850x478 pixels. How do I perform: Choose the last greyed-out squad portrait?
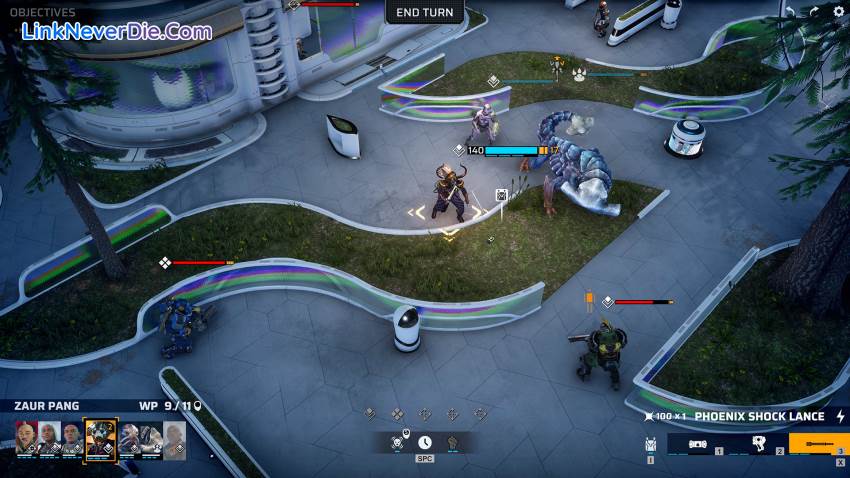coord(174,439)
